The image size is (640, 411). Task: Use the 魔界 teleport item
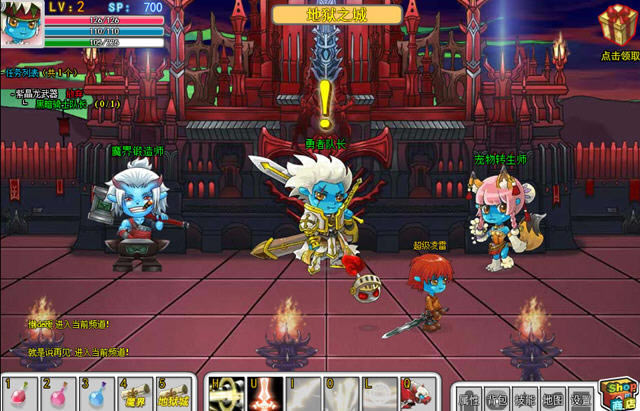(x=136, y=393)
